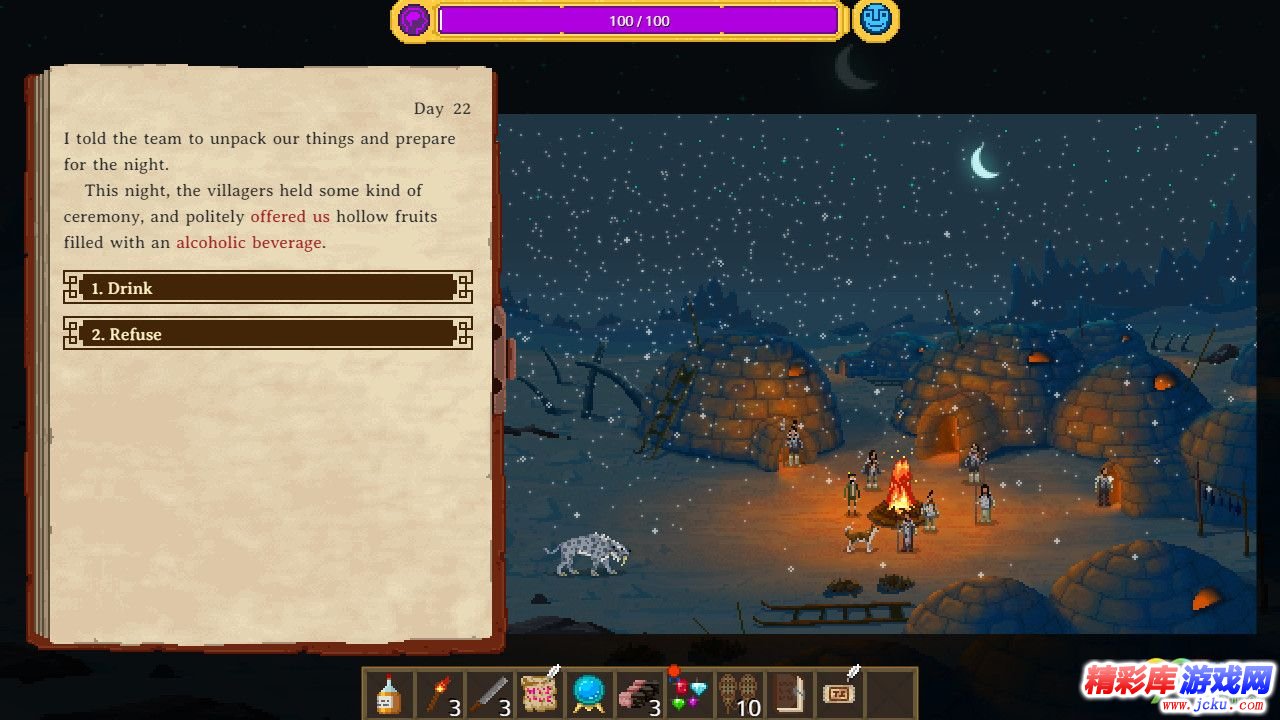Click the treasure map scroll item
Image resolution: width=1280 pixels, height=720 pixels.
click(x=540, y=692)
